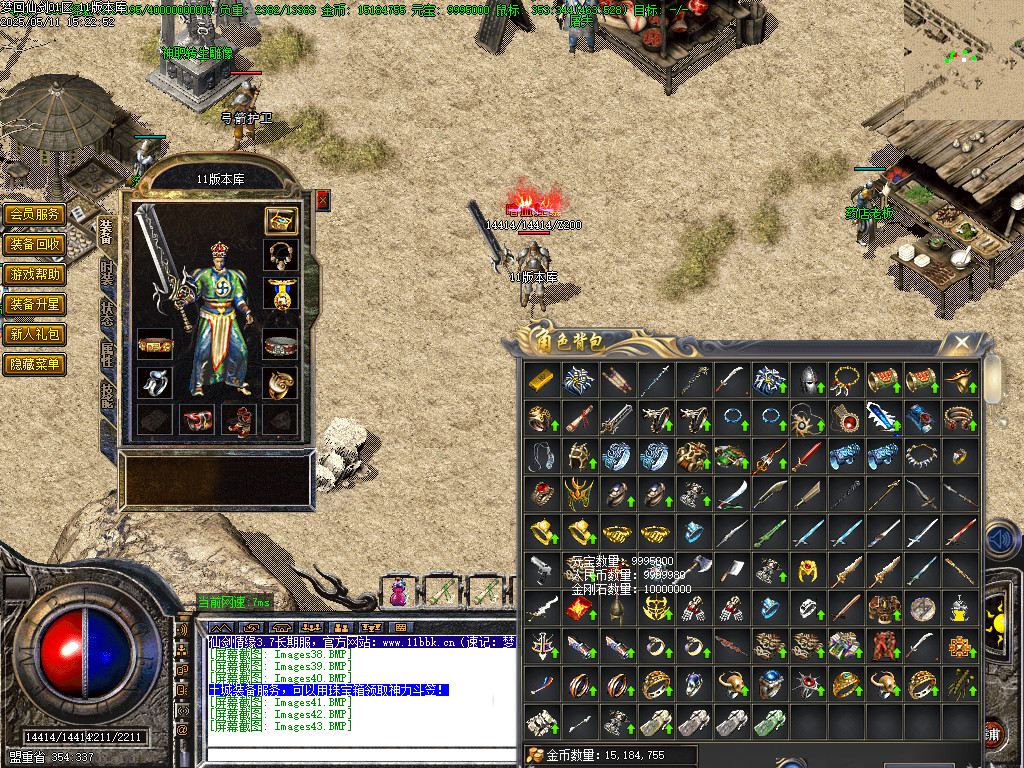Show the 属性 attributes tab
Screen dimensions: 1024x768
[x=107, y=352]
